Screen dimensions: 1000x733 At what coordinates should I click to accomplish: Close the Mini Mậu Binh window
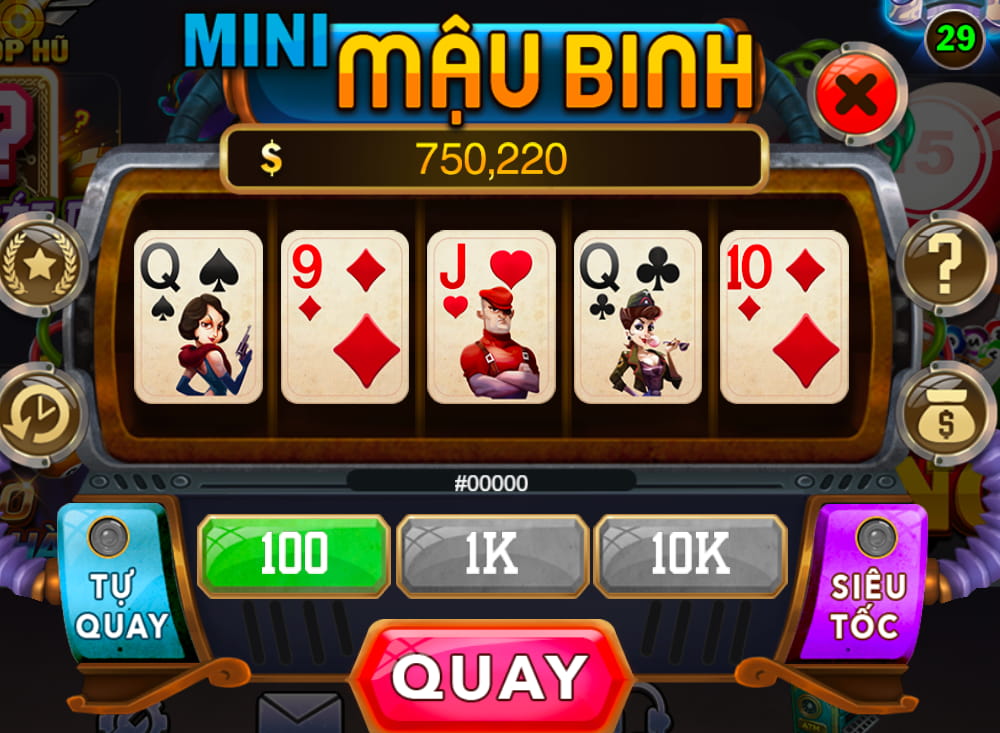[857, 95]
